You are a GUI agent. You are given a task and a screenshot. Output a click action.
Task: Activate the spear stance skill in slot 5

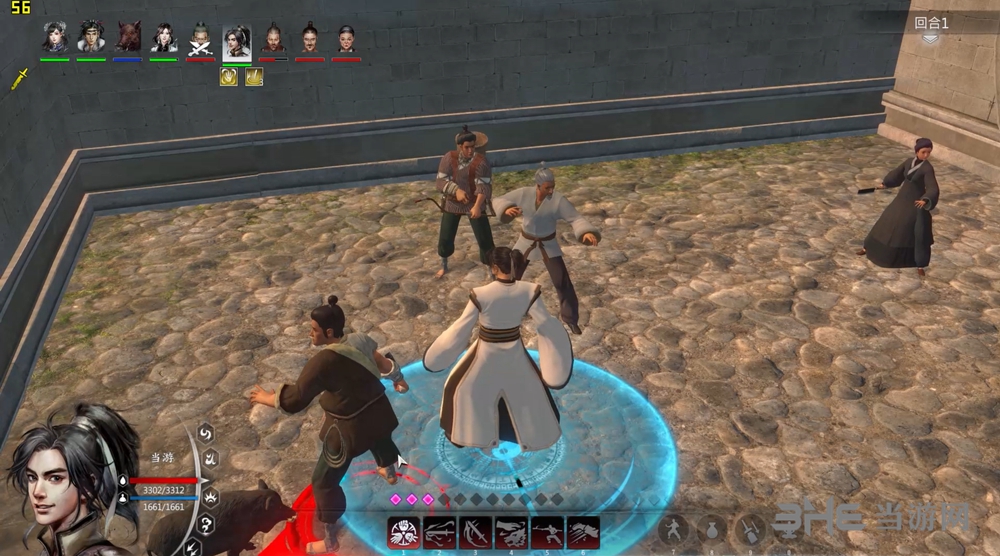pyautogui.click(x=547, y=532)
